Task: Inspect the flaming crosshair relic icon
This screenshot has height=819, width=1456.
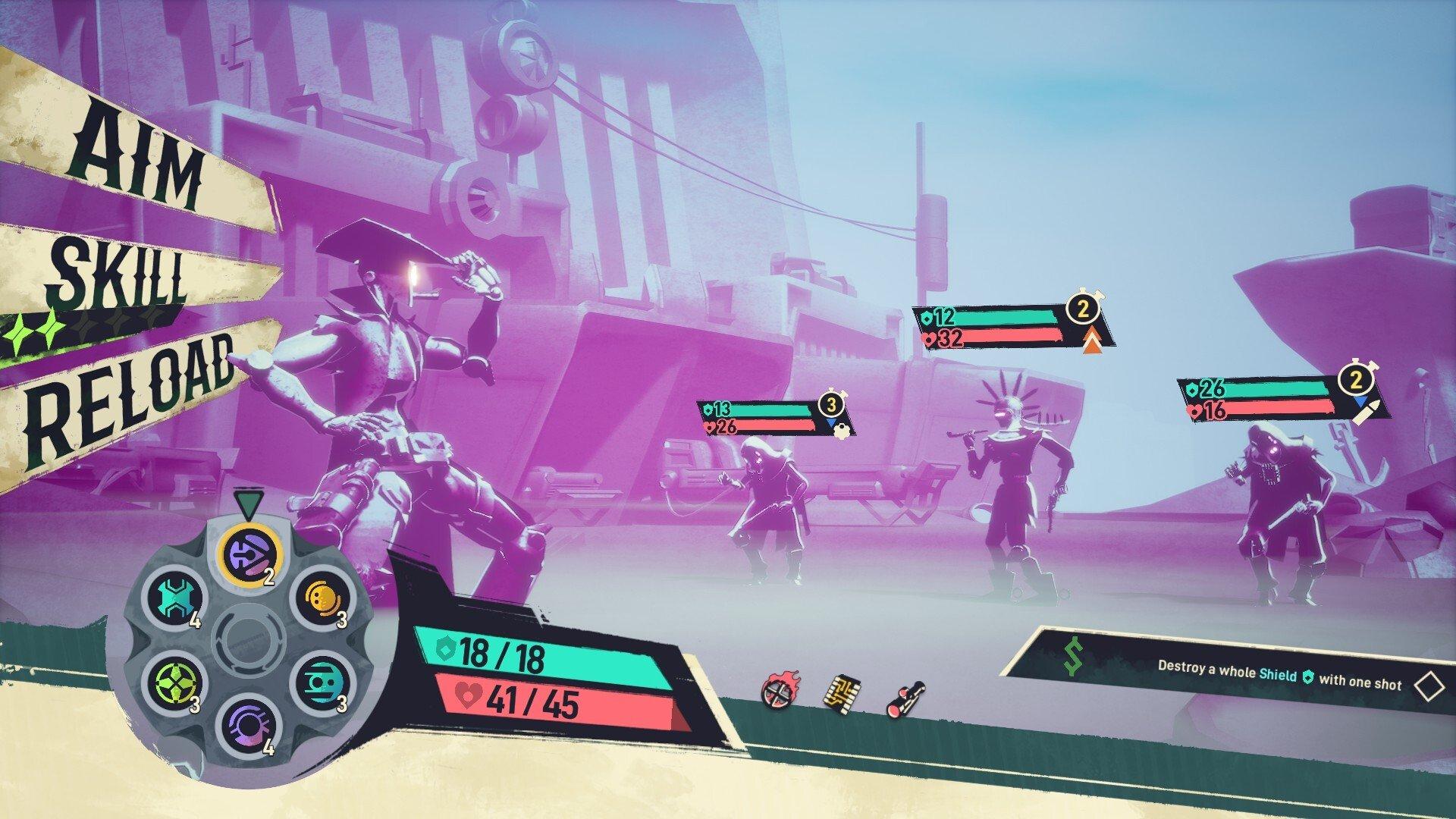Action: tap(776, 693)
